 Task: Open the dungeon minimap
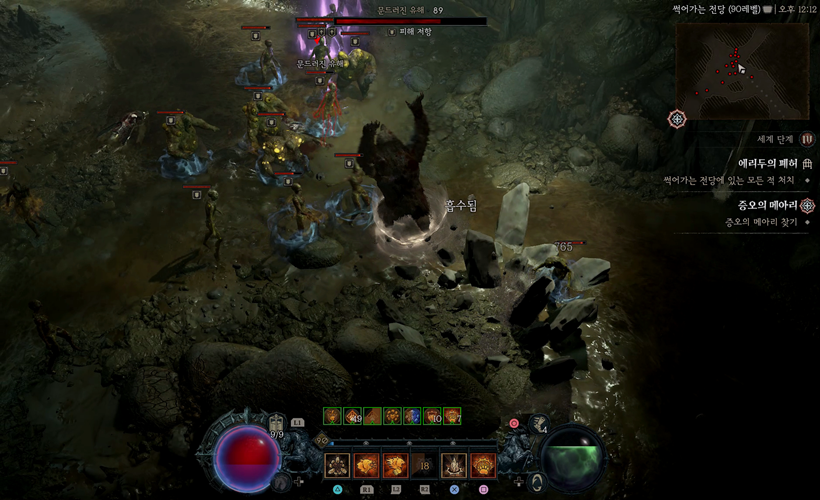741,68
